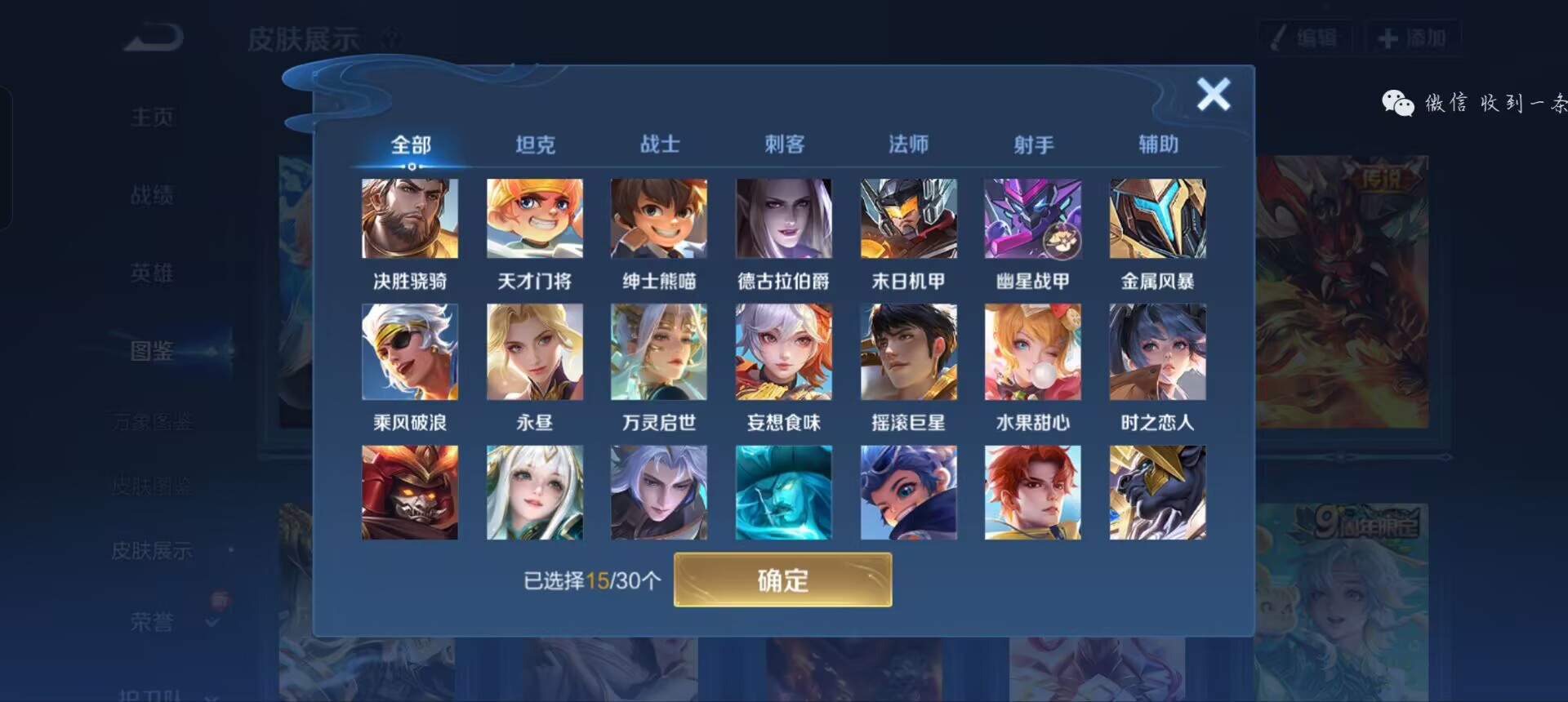Select the 末日机甲 mecha portrait

(x=909, y=218)
